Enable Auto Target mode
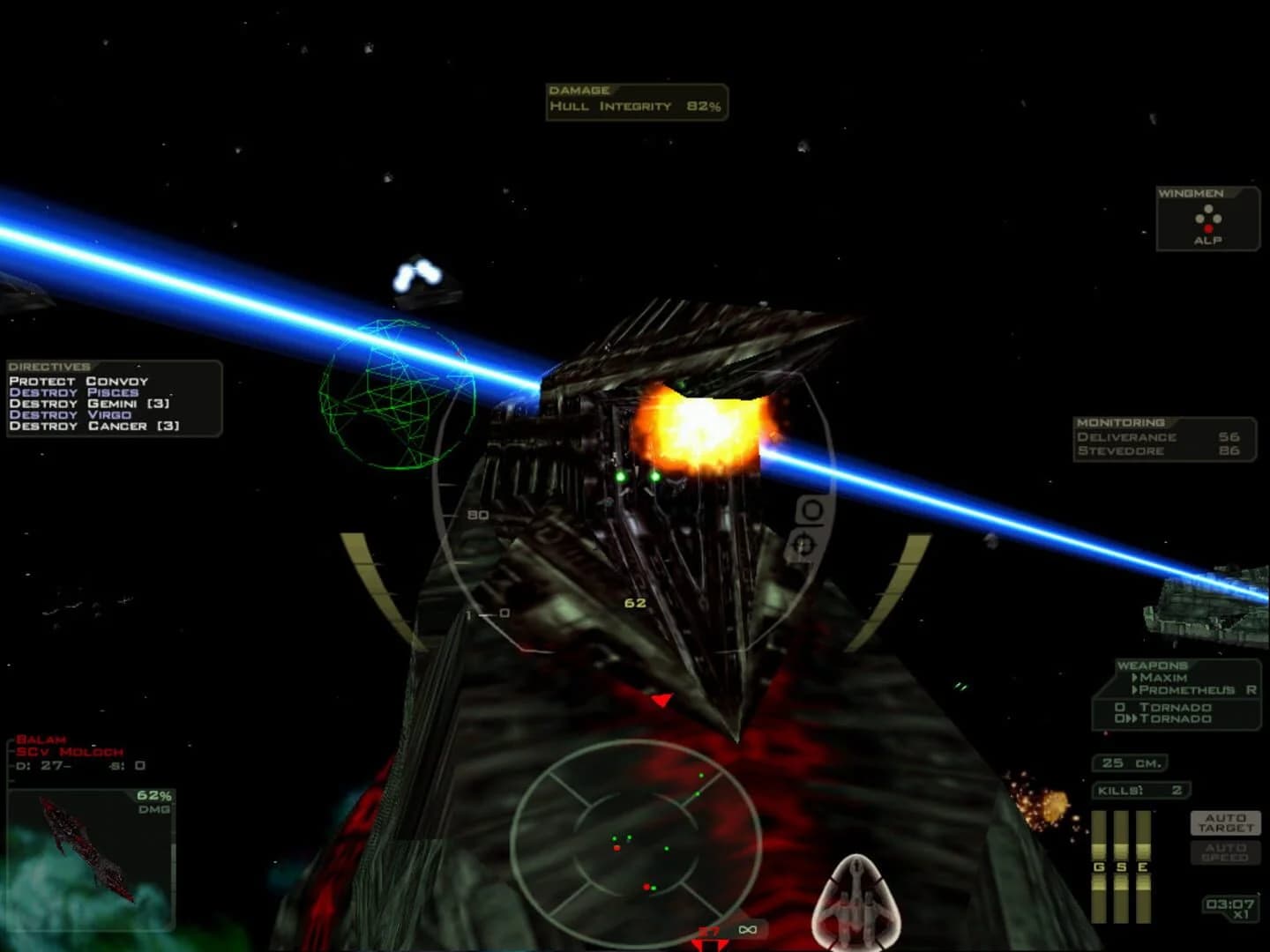Viewport: 1270px width, 952px height. coord(1226,822)
